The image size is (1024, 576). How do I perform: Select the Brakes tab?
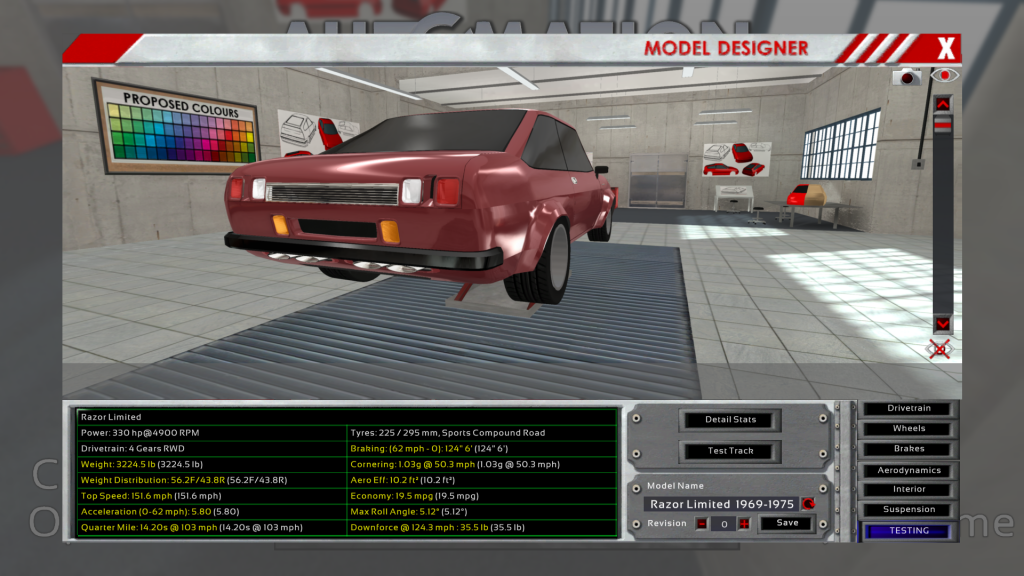[x=909, y=449]
